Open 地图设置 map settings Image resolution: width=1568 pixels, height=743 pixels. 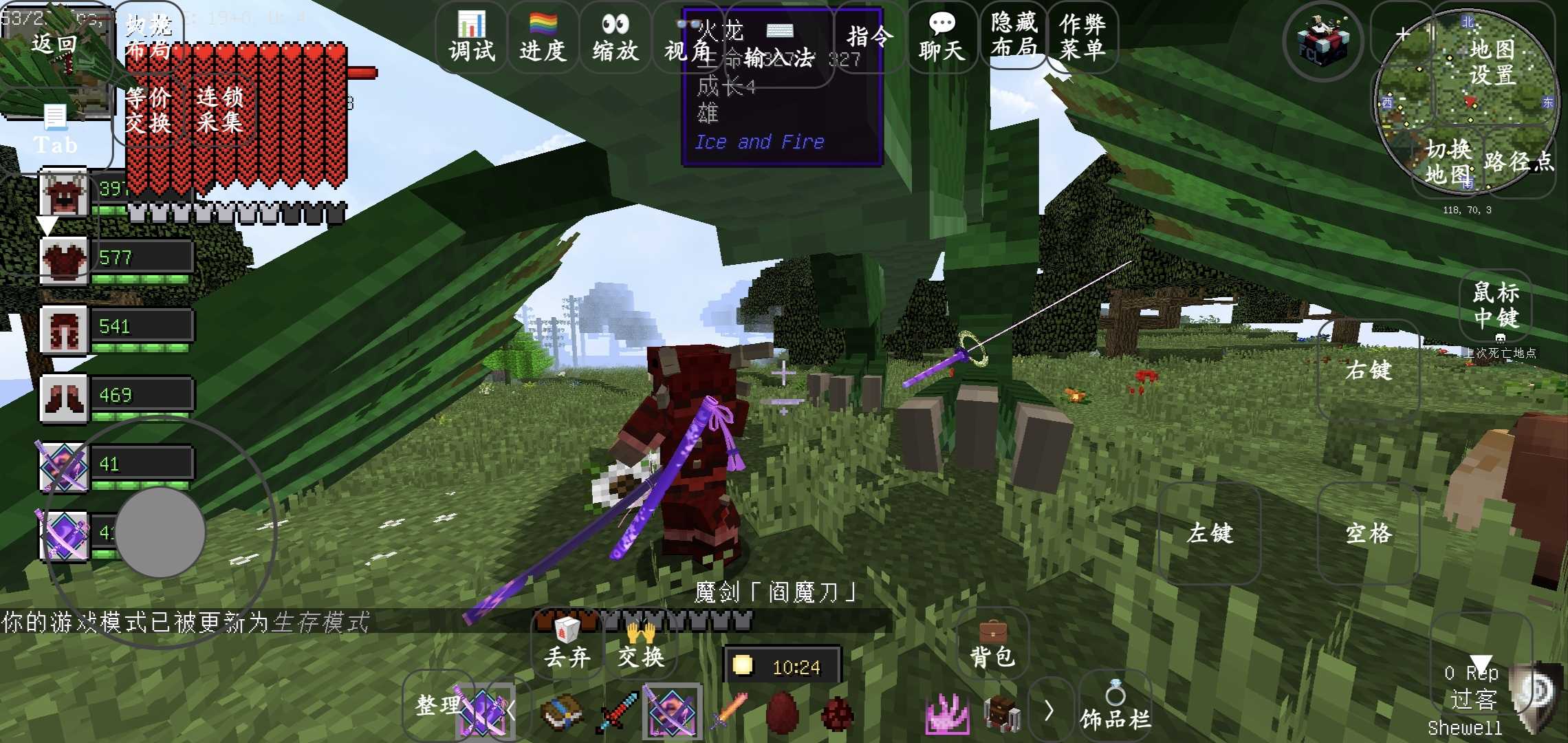click(1492, 62)
